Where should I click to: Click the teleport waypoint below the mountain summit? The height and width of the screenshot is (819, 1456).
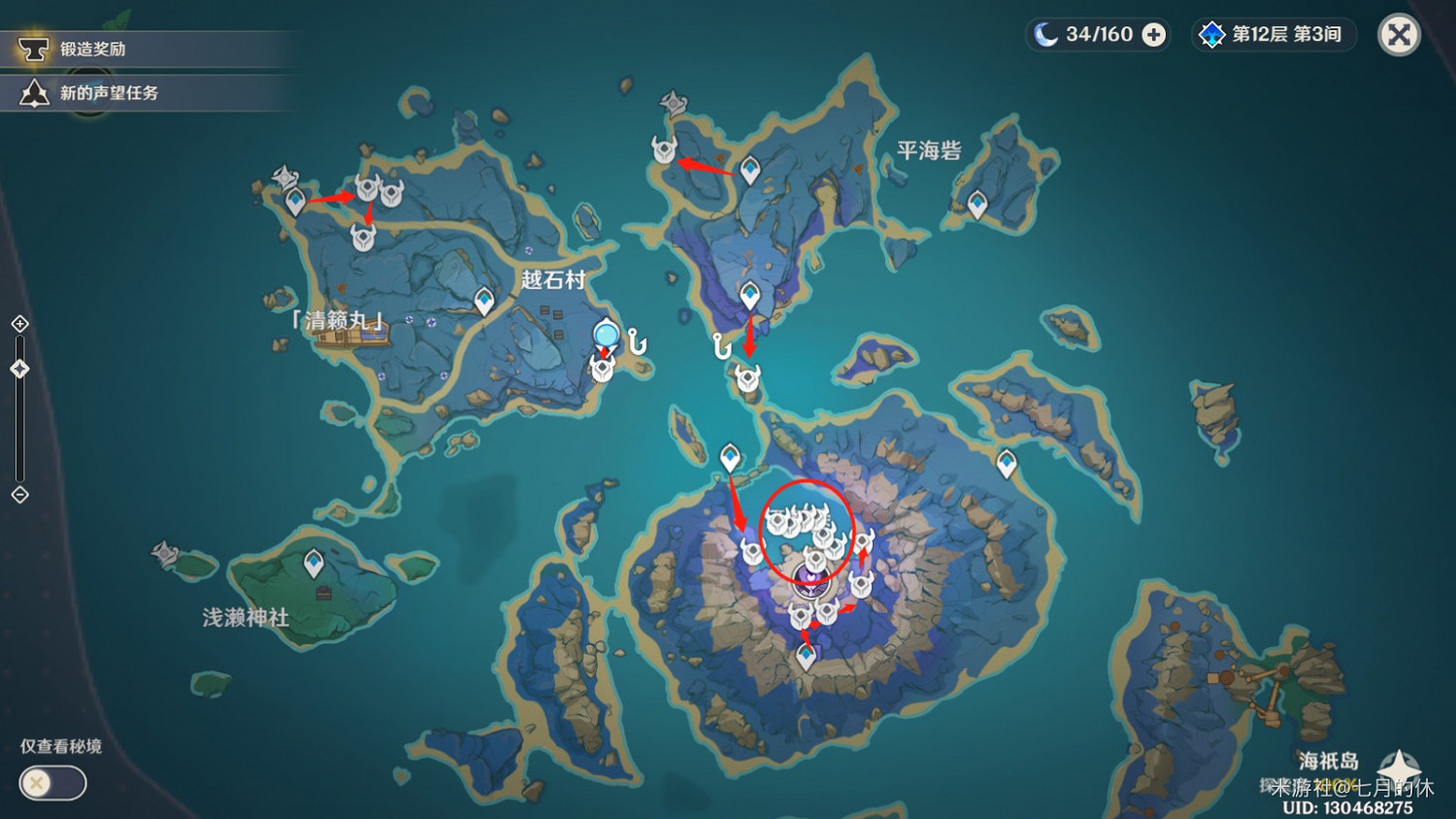[804, 656]
